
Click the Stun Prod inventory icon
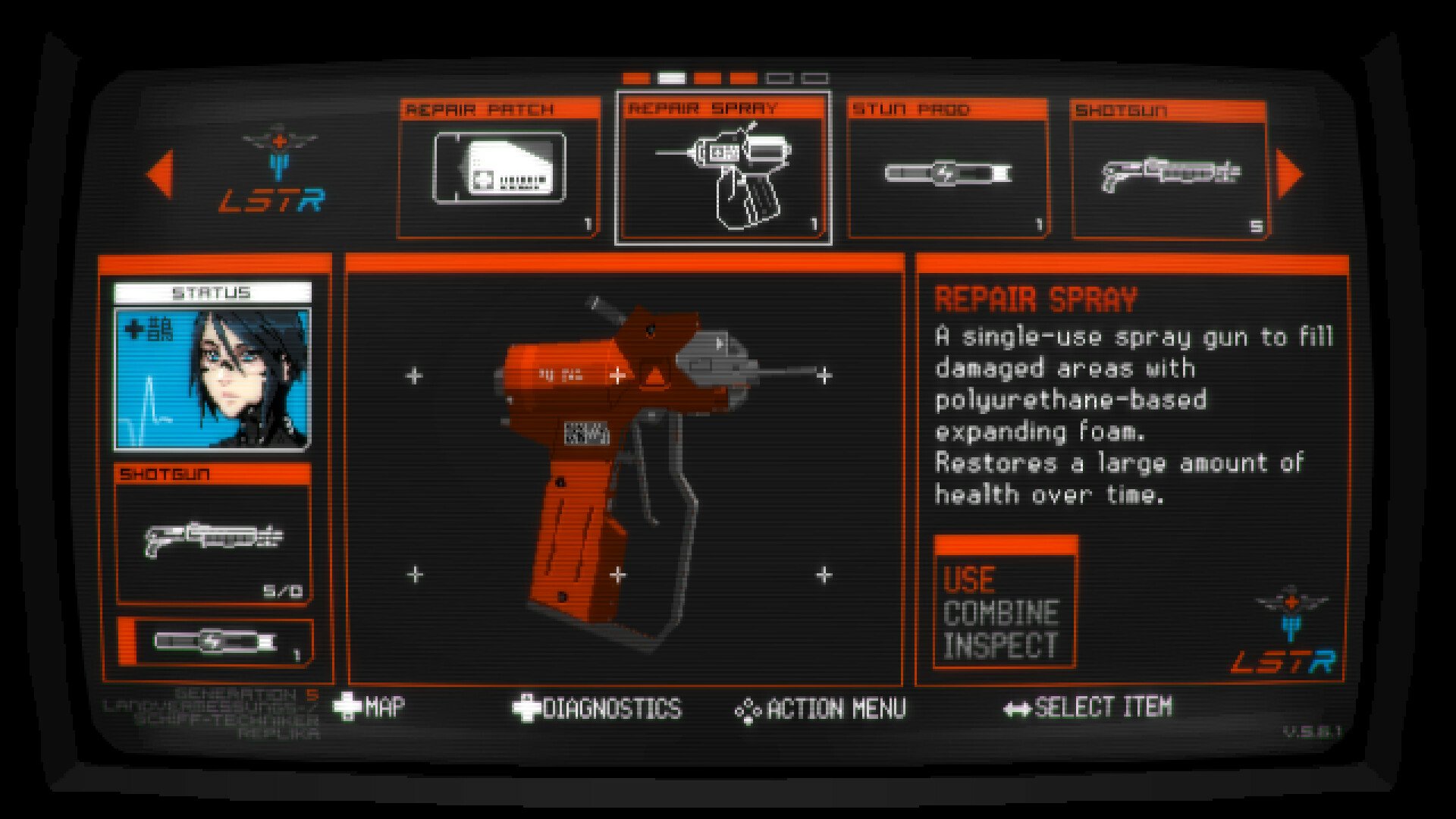[x=948, y=172]
